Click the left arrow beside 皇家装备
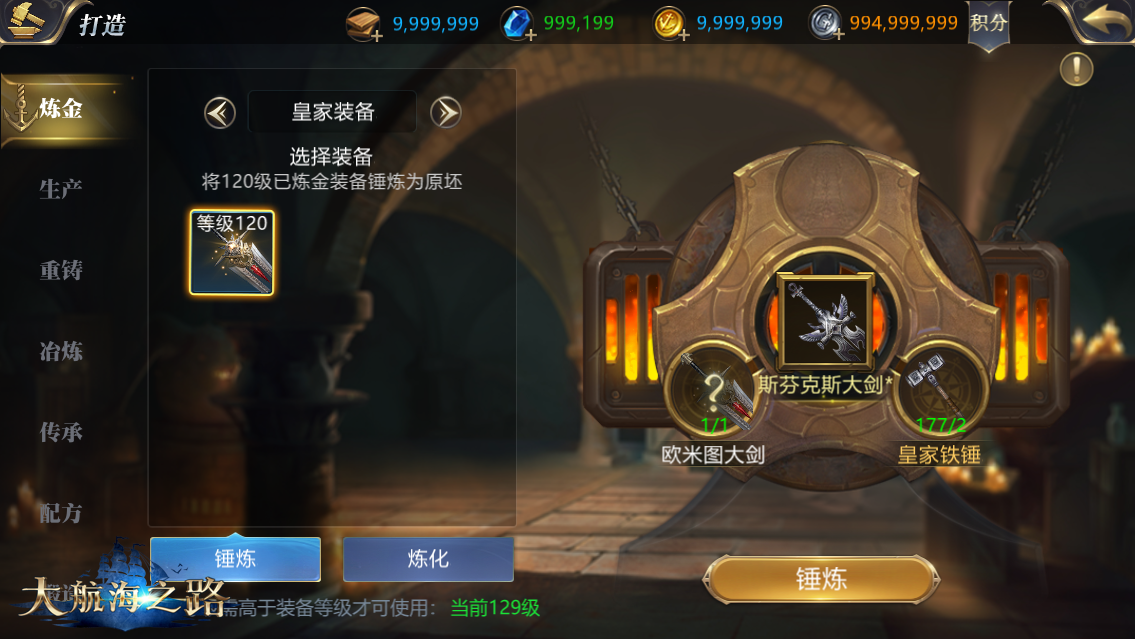The height and width of the screenshot is (639, 1135). click(220, 112)
